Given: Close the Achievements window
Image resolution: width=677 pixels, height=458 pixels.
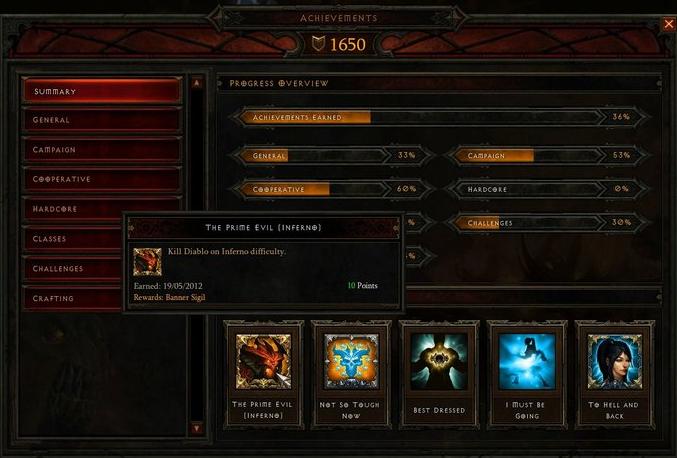Looking at the screenshot, I should tap(669, 24).
